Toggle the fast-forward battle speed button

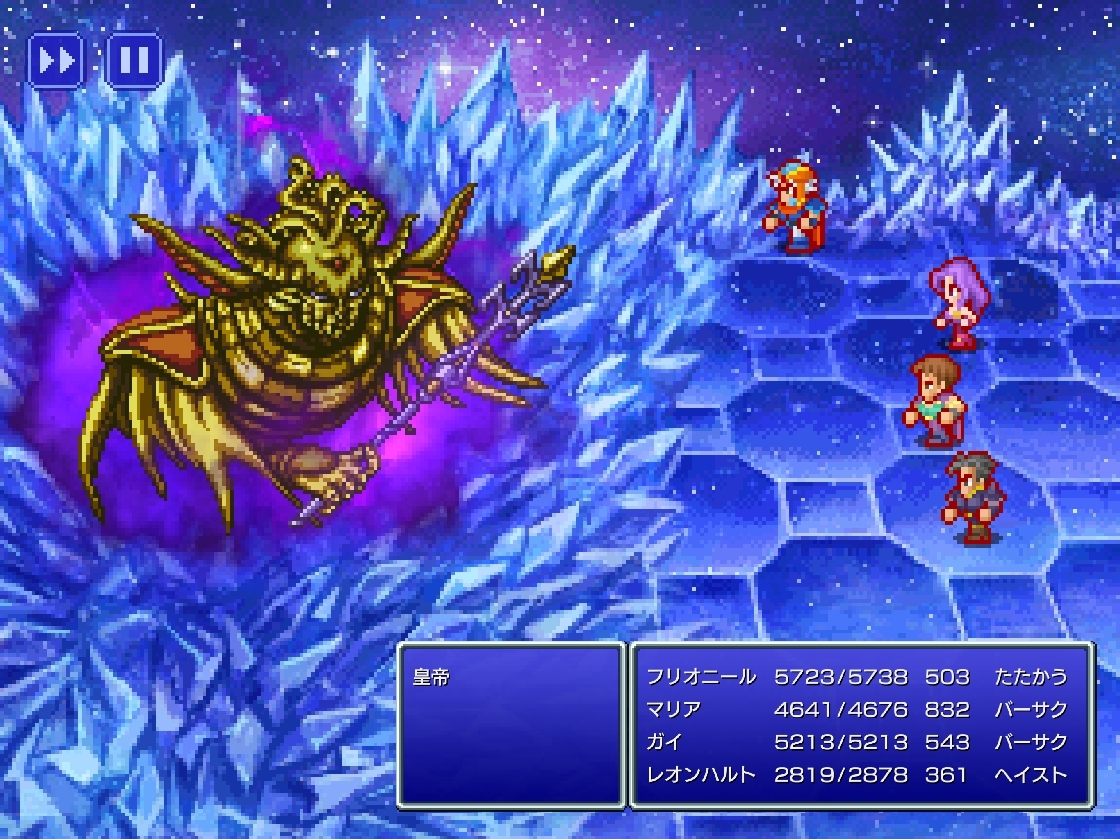(x=56, y=61)
